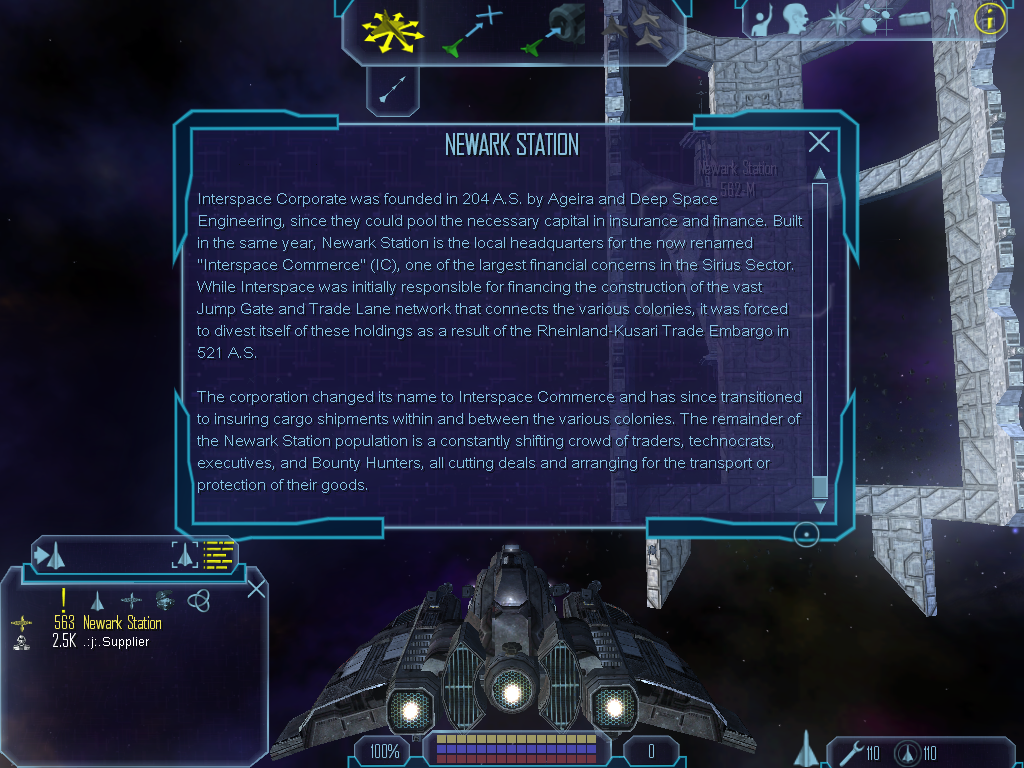Close the Newark Station info window
1024x768 pixels.
click(819, 143)
